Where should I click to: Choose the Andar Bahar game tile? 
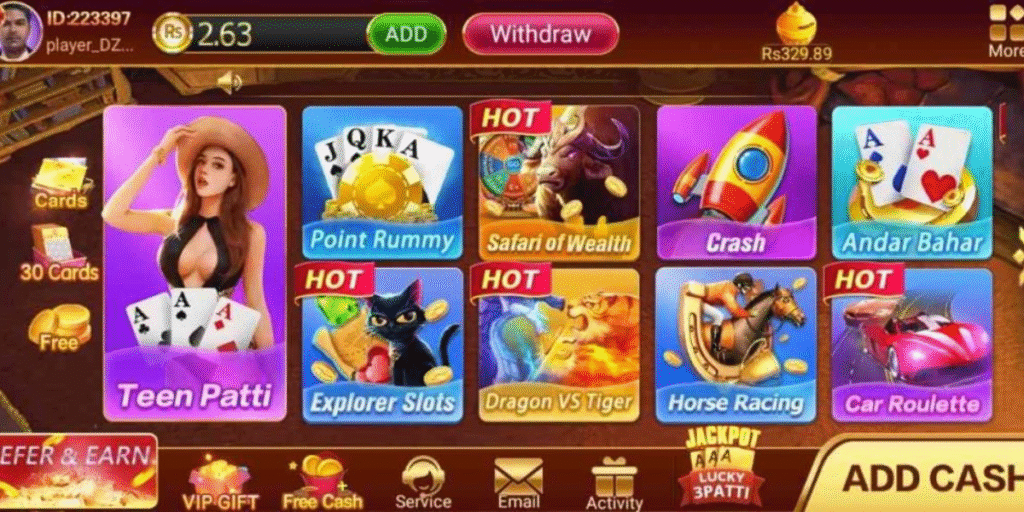[911, 182]
